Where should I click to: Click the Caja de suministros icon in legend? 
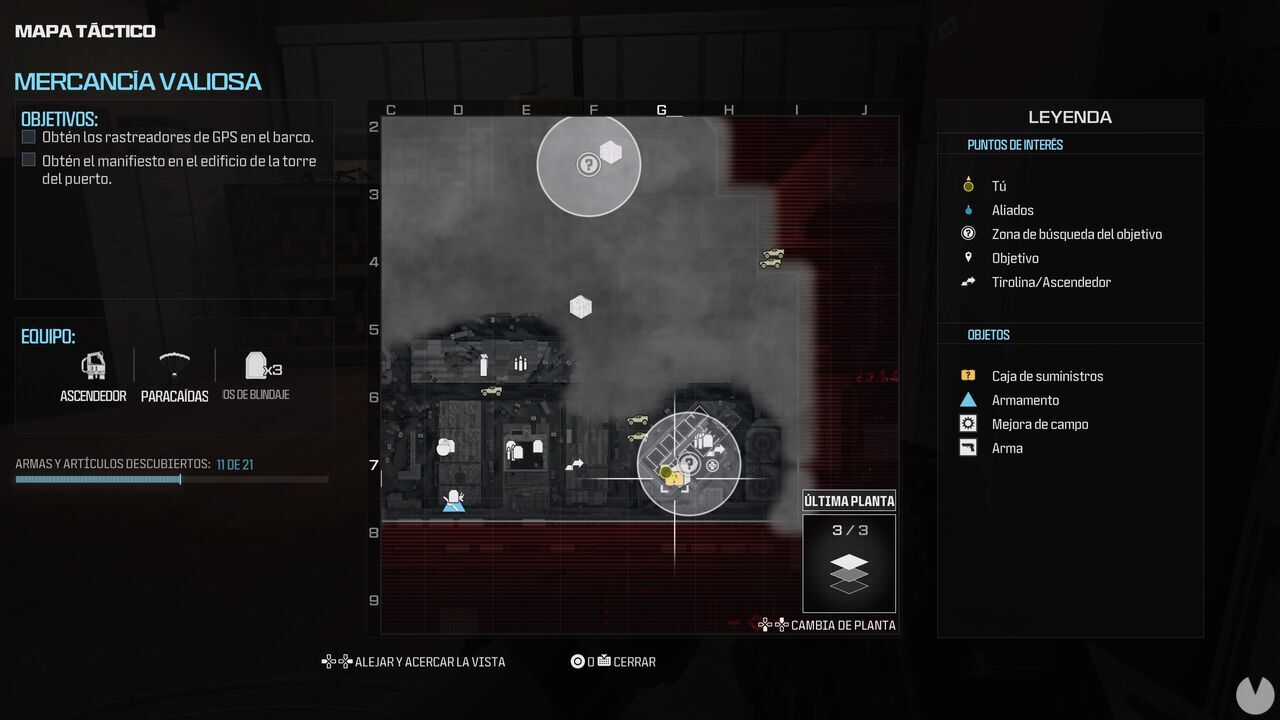coord(967,375)
